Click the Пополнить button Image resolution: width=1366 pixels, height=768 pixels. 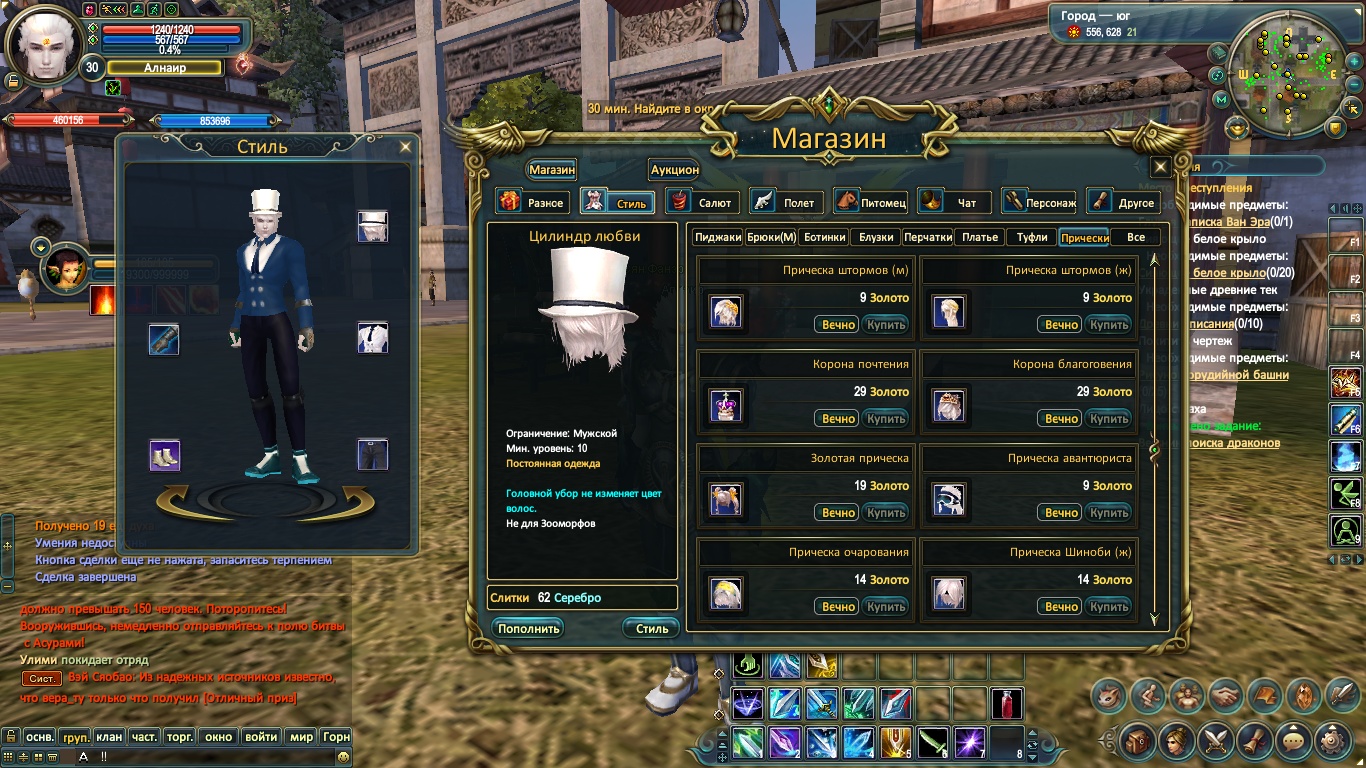(527, 628)
